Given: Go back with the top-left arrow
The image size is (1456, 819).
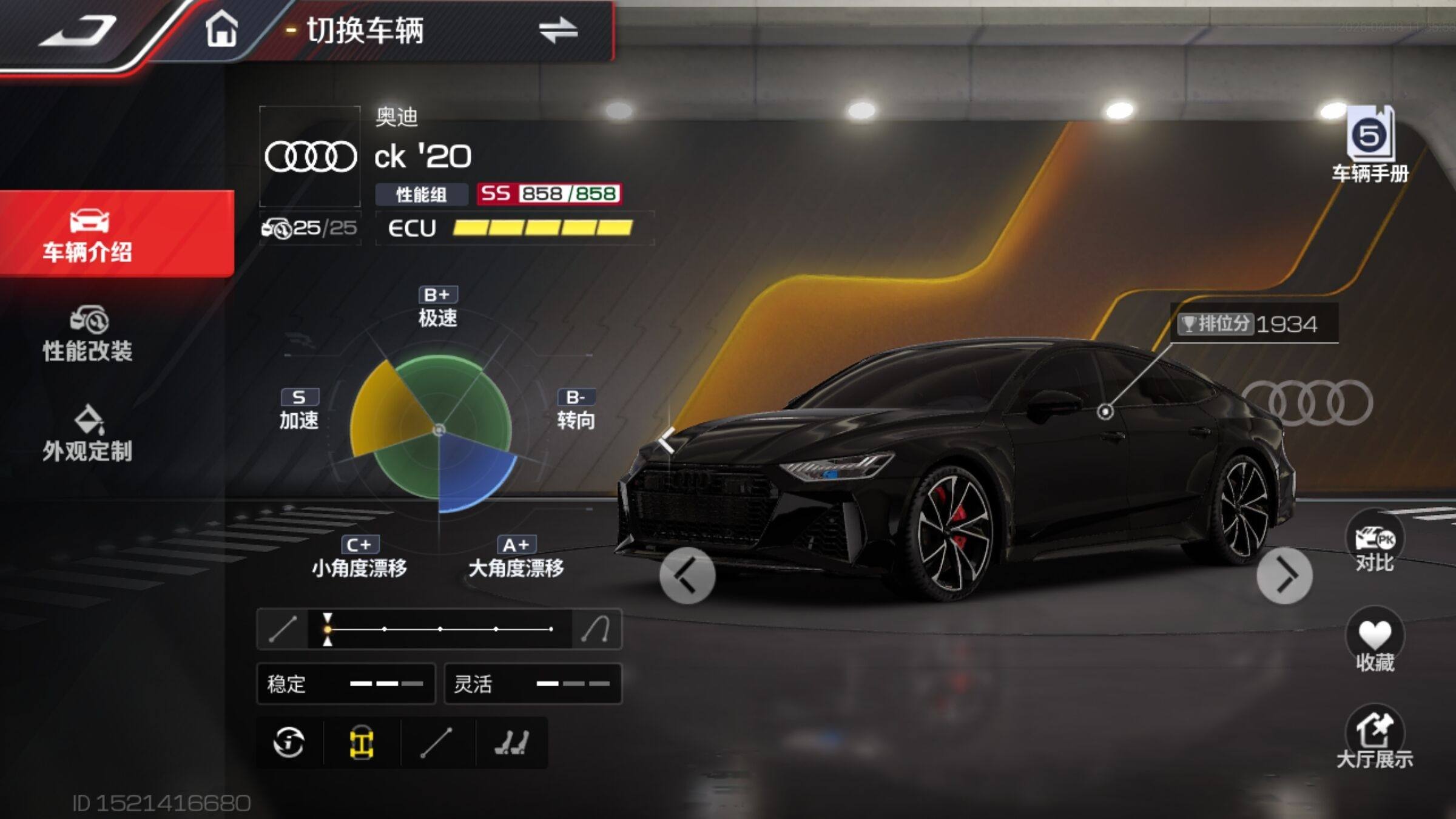Looking at the screenshot, I should [x=79, y=32].
